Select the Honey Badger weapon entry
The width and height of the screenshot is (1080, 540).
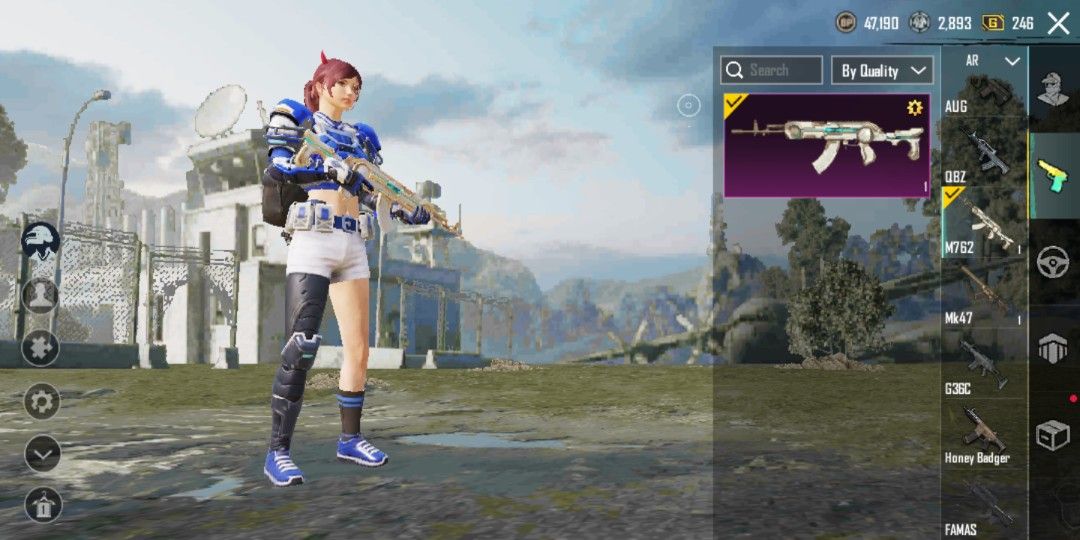[984, 433]
